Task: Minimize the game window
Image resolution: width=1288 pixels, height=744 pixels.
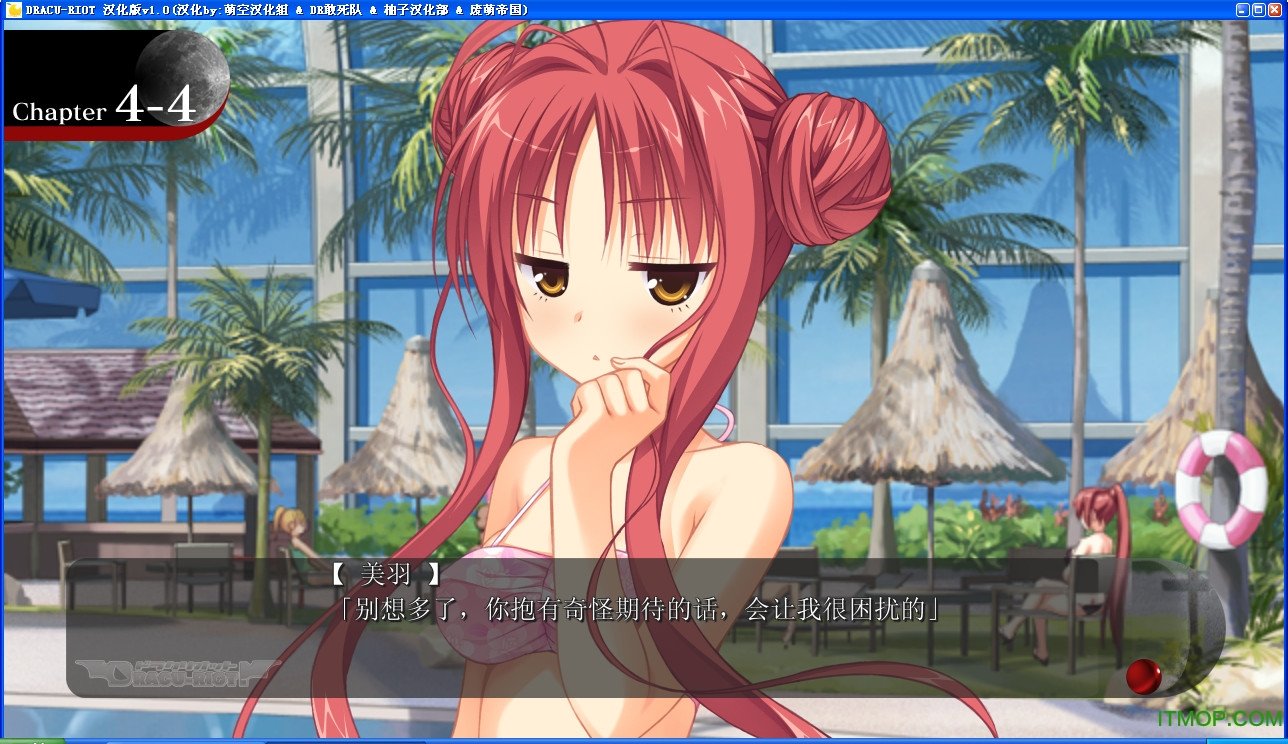Action: (x=1242, y=9)
